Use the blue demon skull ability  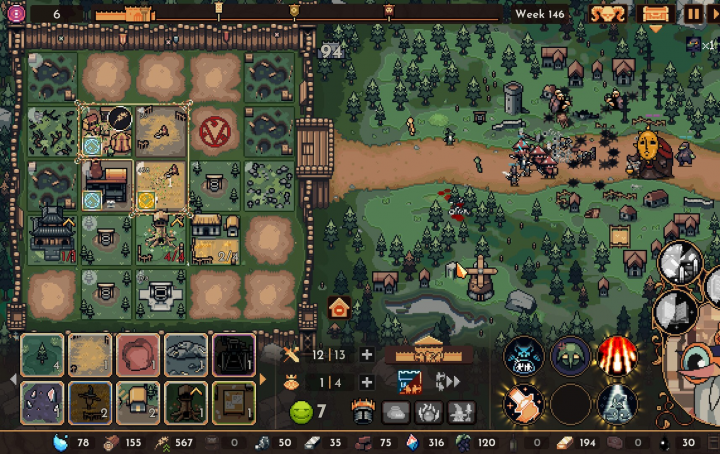(x=523, y=355)
